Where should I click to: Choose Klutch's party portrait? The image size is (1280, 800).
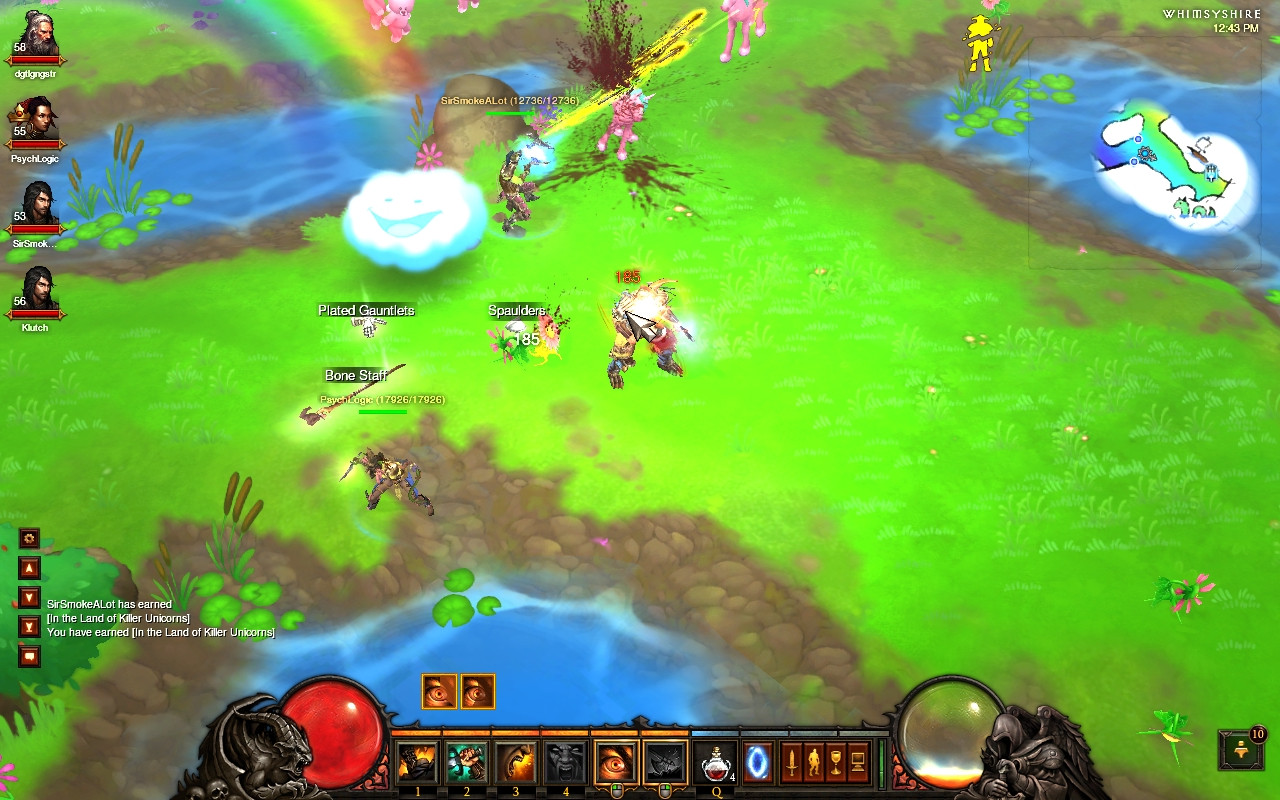36,292
